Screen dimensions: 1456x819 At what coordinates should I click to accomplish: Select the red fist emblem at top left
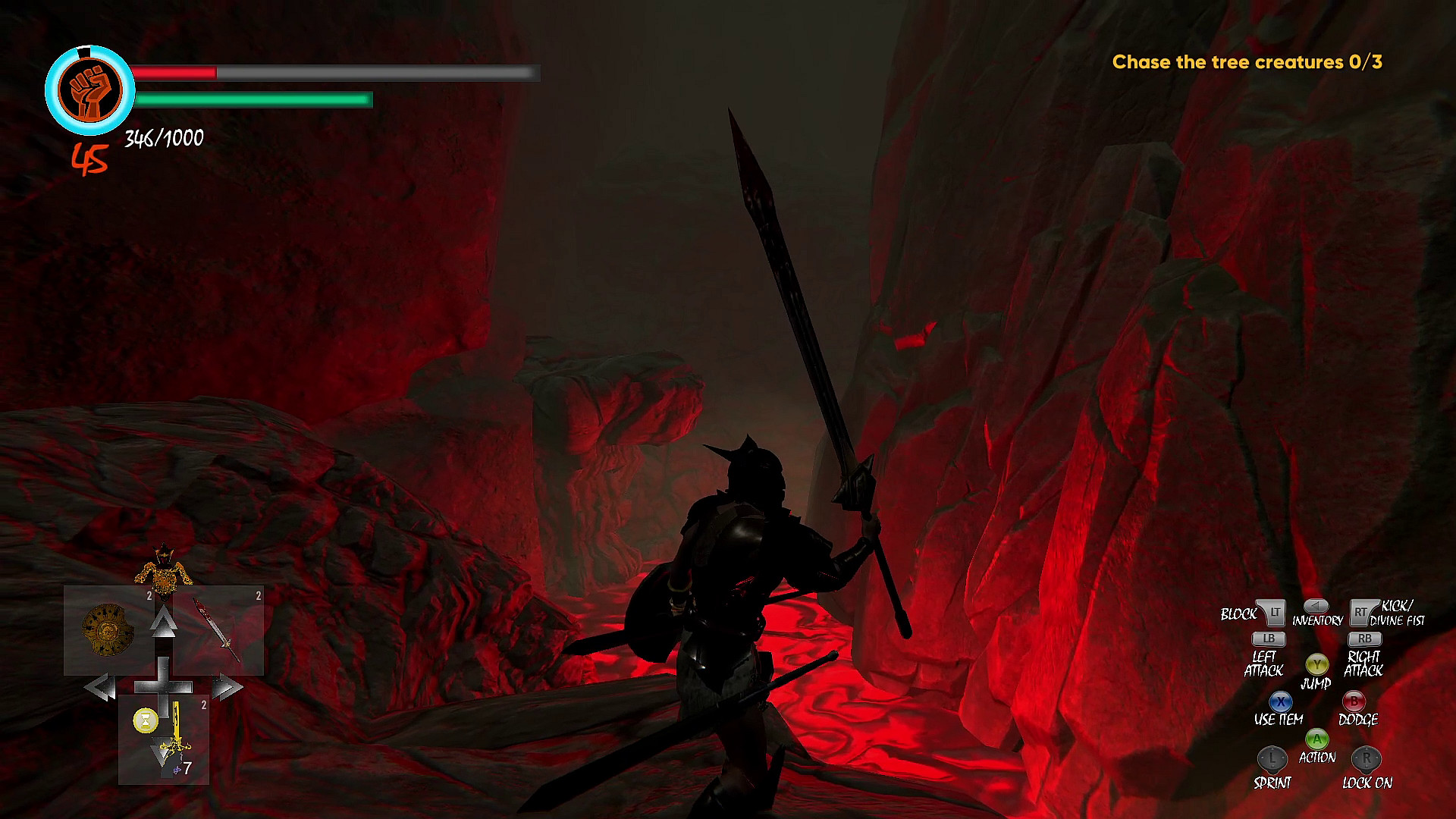click(x=91, y=89)
